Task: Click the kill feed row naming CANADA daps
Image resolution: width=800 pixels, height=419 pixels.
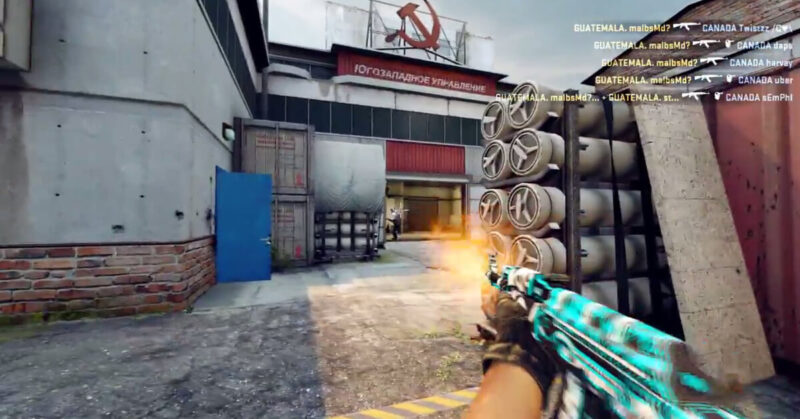Action: (692, 44)
